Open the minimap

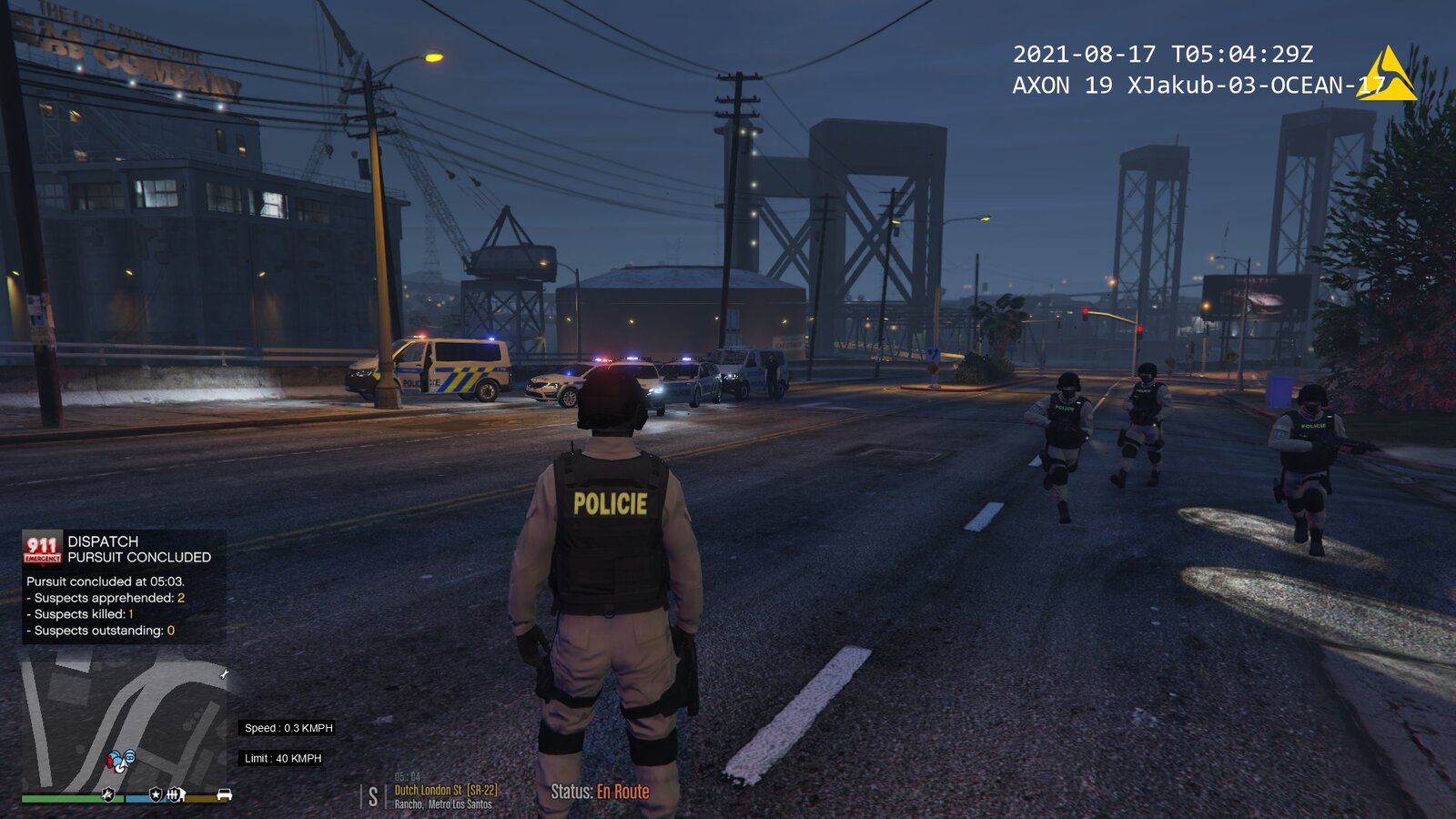point(125,721)
